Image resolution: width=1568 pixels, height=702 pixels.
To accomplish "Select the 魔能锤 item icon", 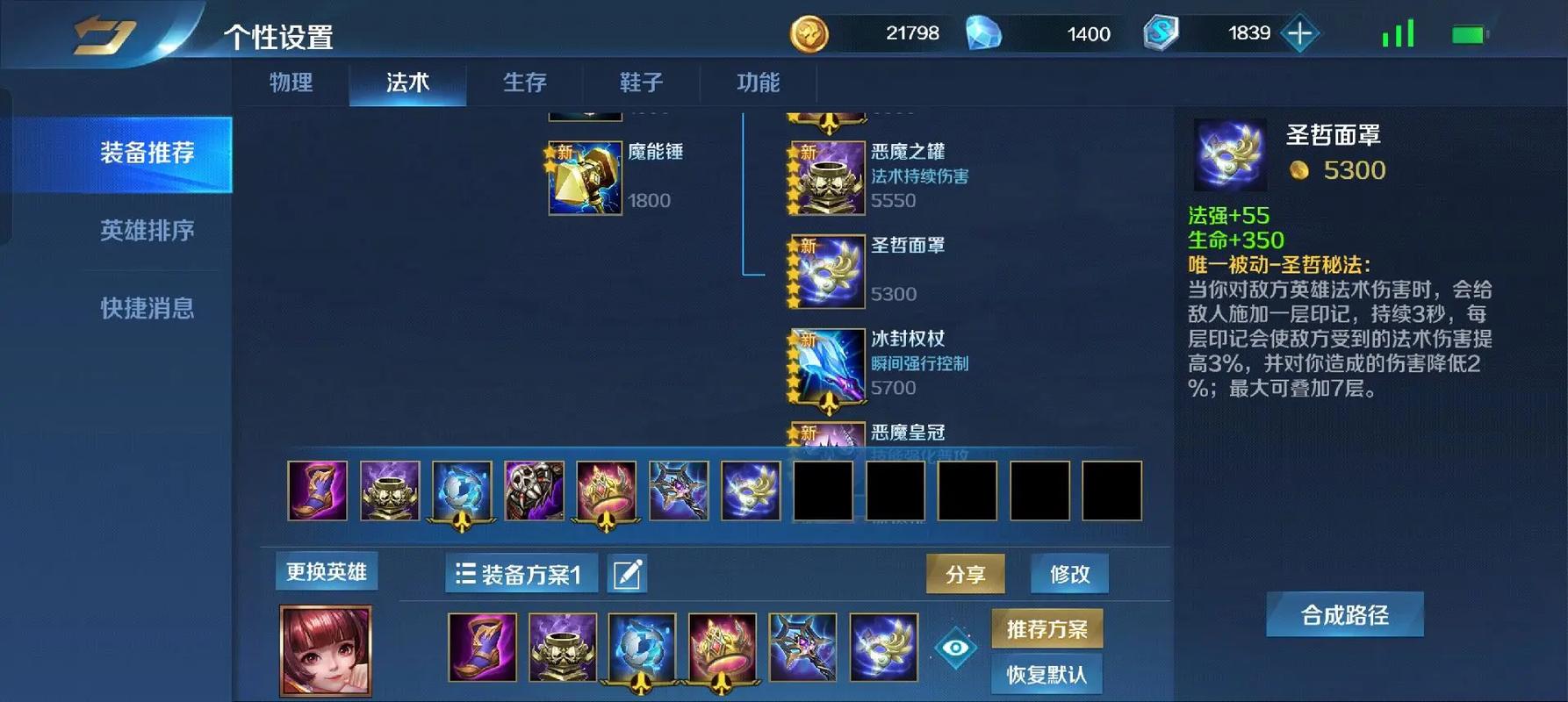I will click(x=584, y=177).
